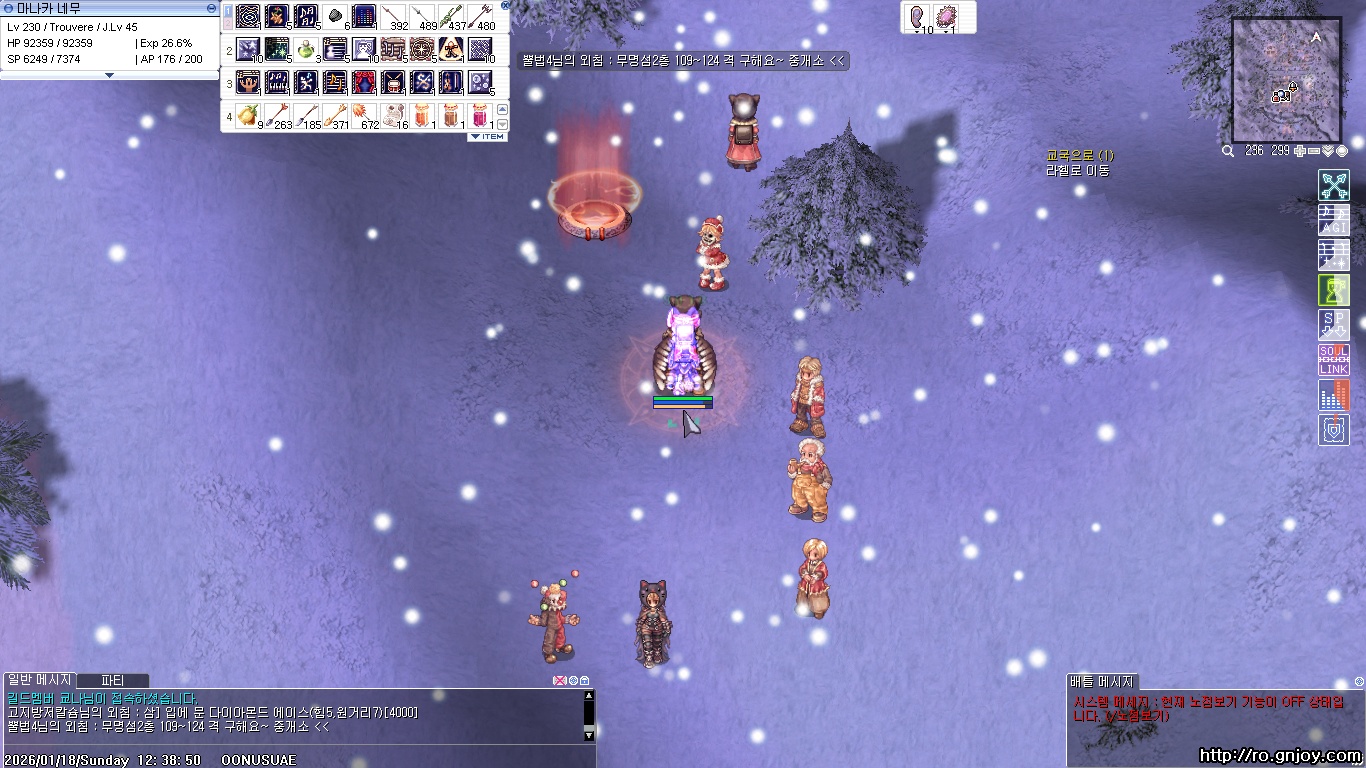This screenshot has width=1366, height=768.
Task: Zoom out the minimap with minus button
Action: pos(1313,151)
